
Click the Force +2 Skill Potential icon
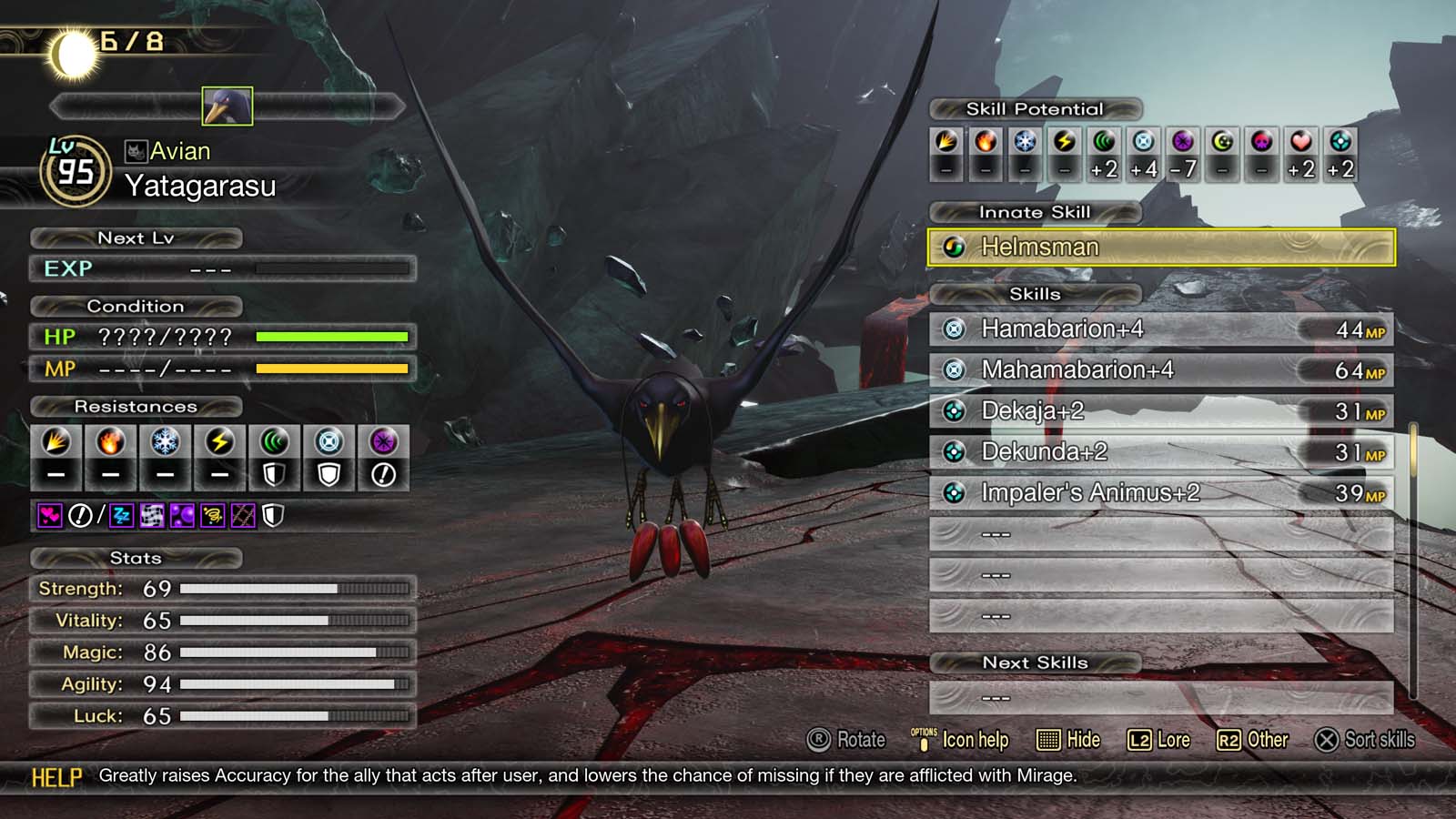pyautogui.click(x=1103, y=143)
